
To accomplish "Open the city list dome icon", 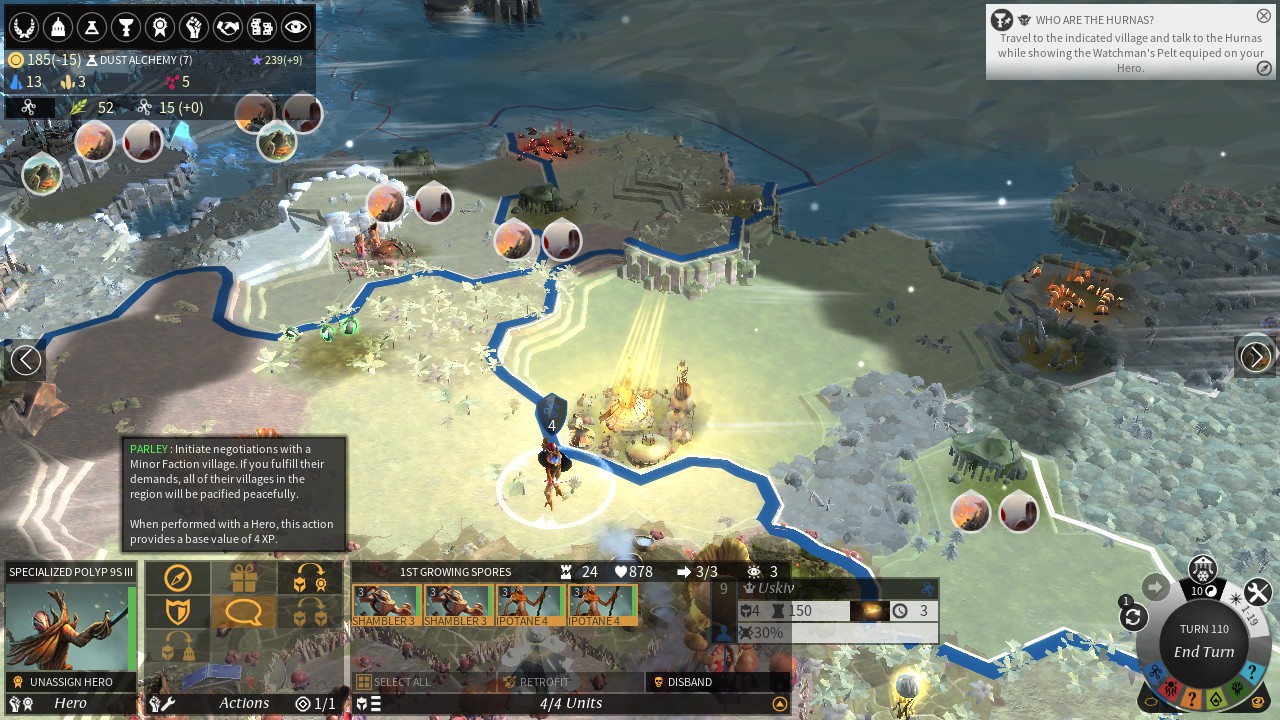I will tap(57, 27).
